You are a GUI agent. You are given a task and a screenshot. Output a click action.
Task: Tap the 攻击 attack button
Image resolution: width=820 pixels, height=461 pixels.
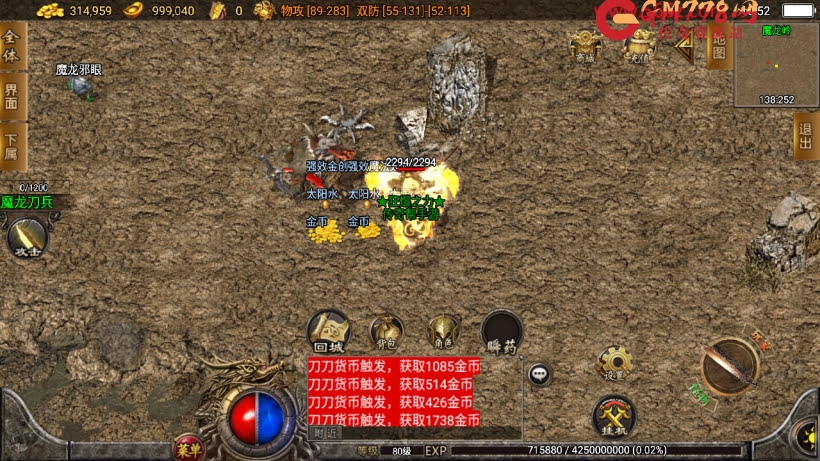(x=27, y=238)
